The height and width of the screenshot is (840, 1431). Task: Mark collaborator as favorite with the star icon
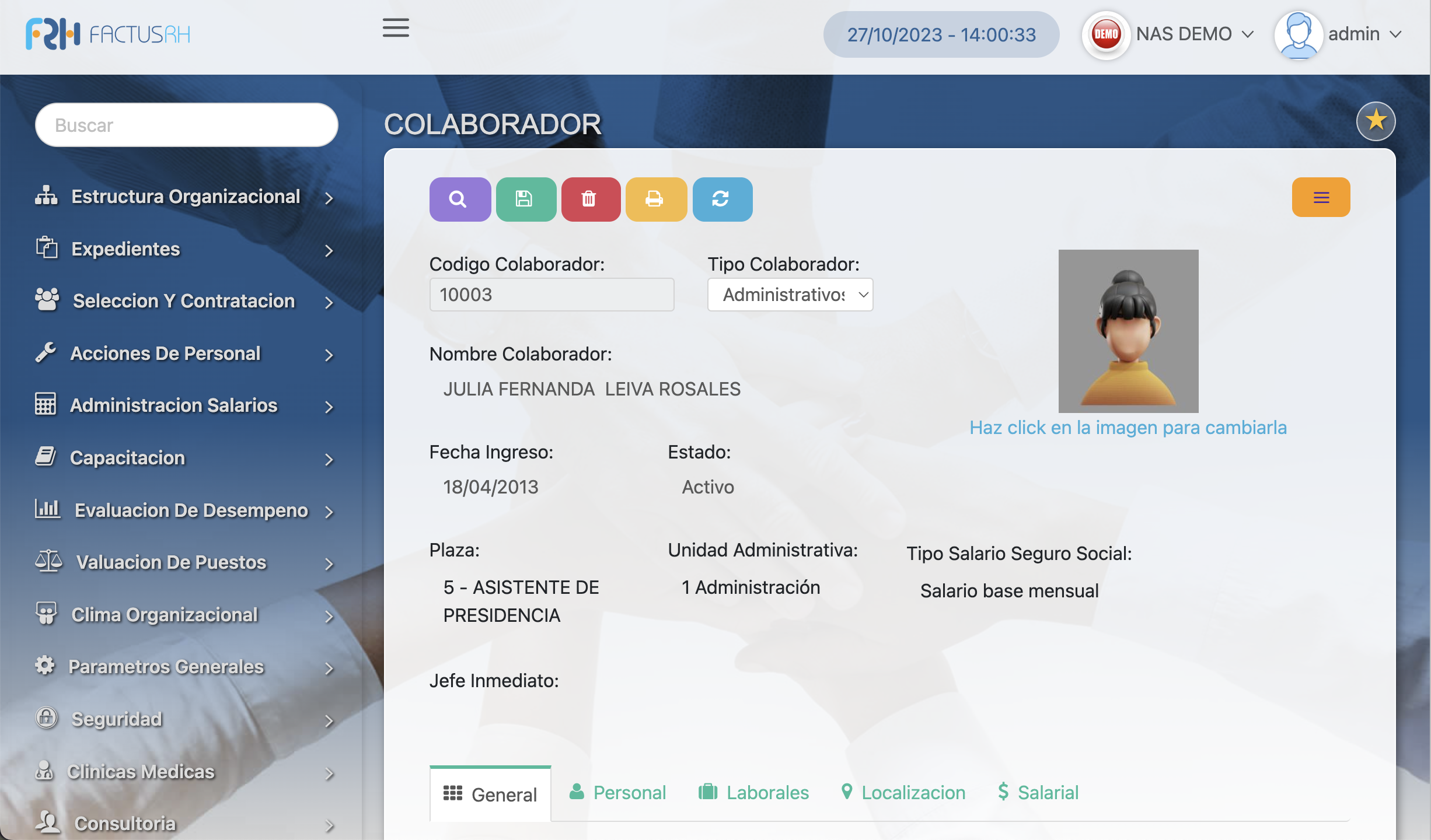point(1376,121)
